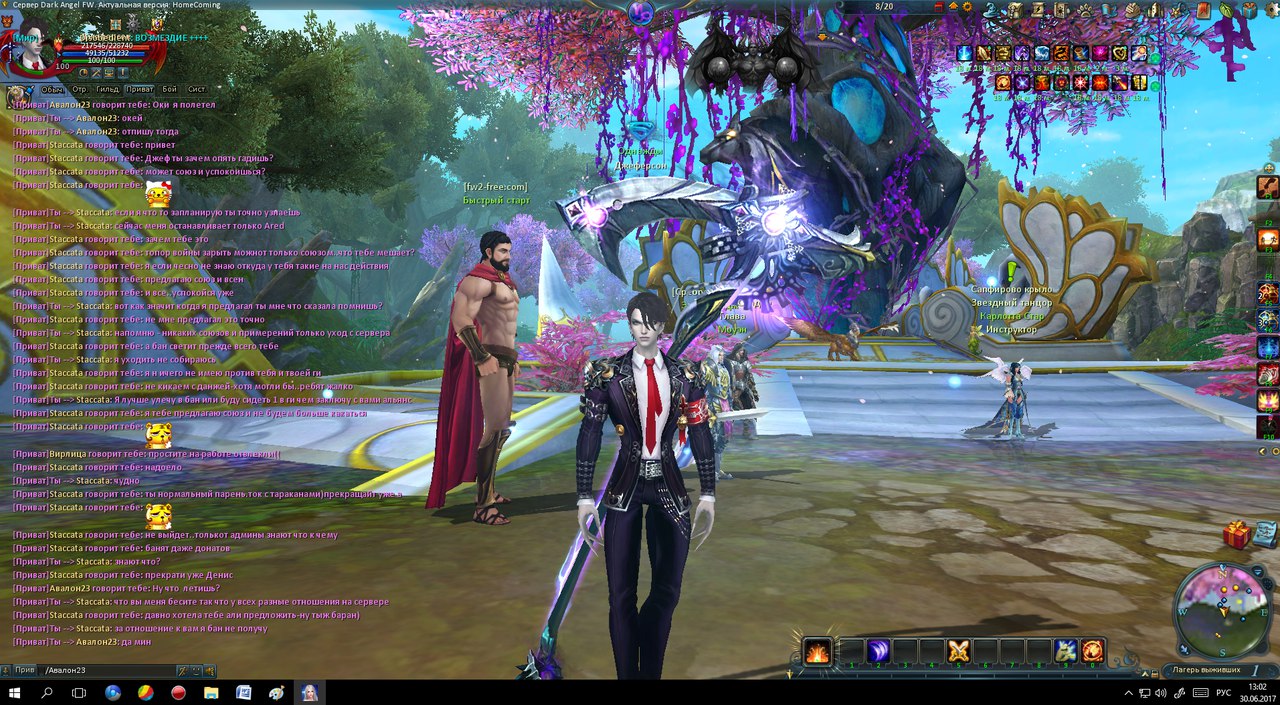Activate the crossed swords skill in slot 5
1280x705 pixels.
coord(958,650)
